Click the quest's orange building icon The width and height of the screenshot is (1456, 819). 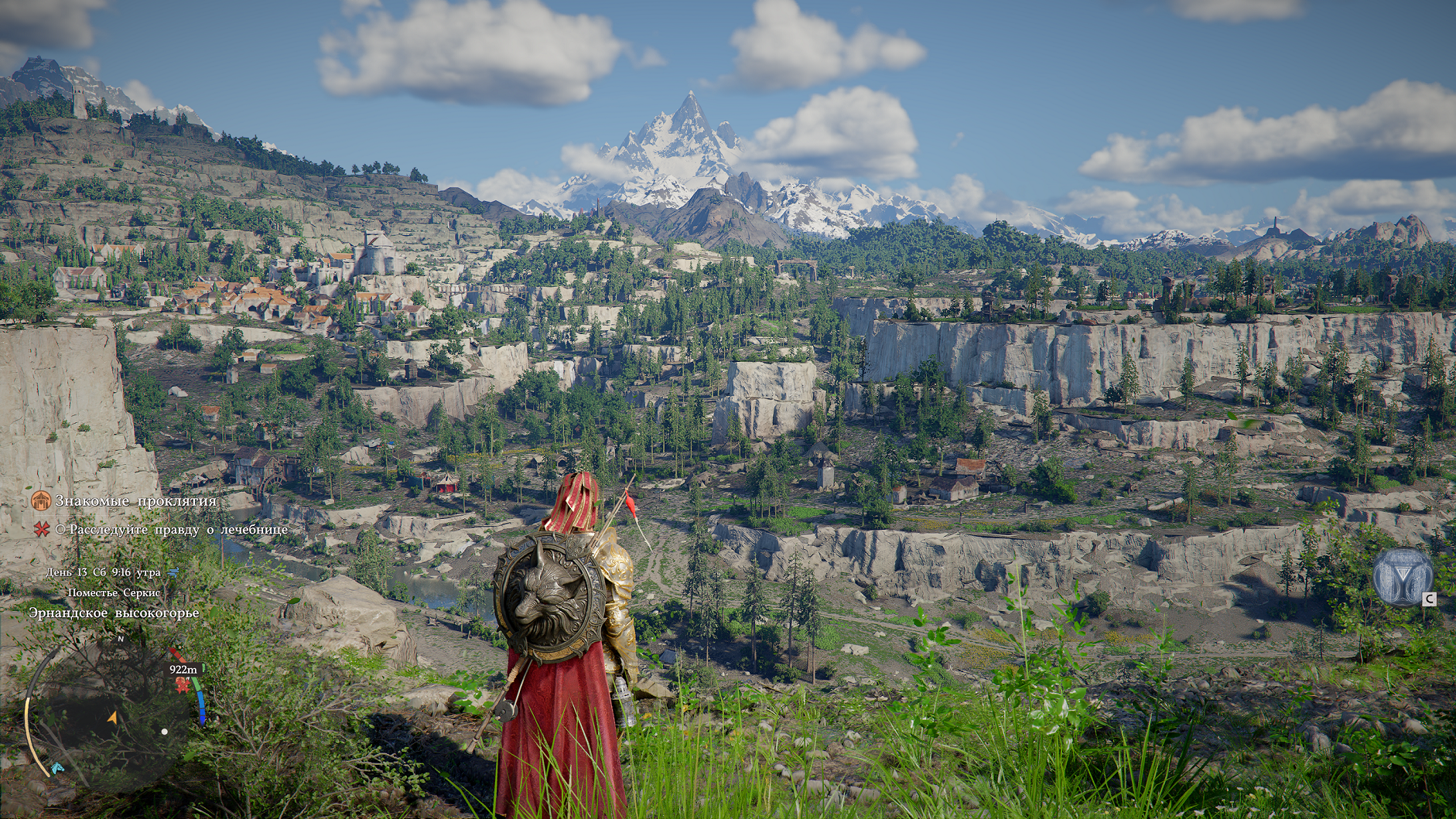41,501
